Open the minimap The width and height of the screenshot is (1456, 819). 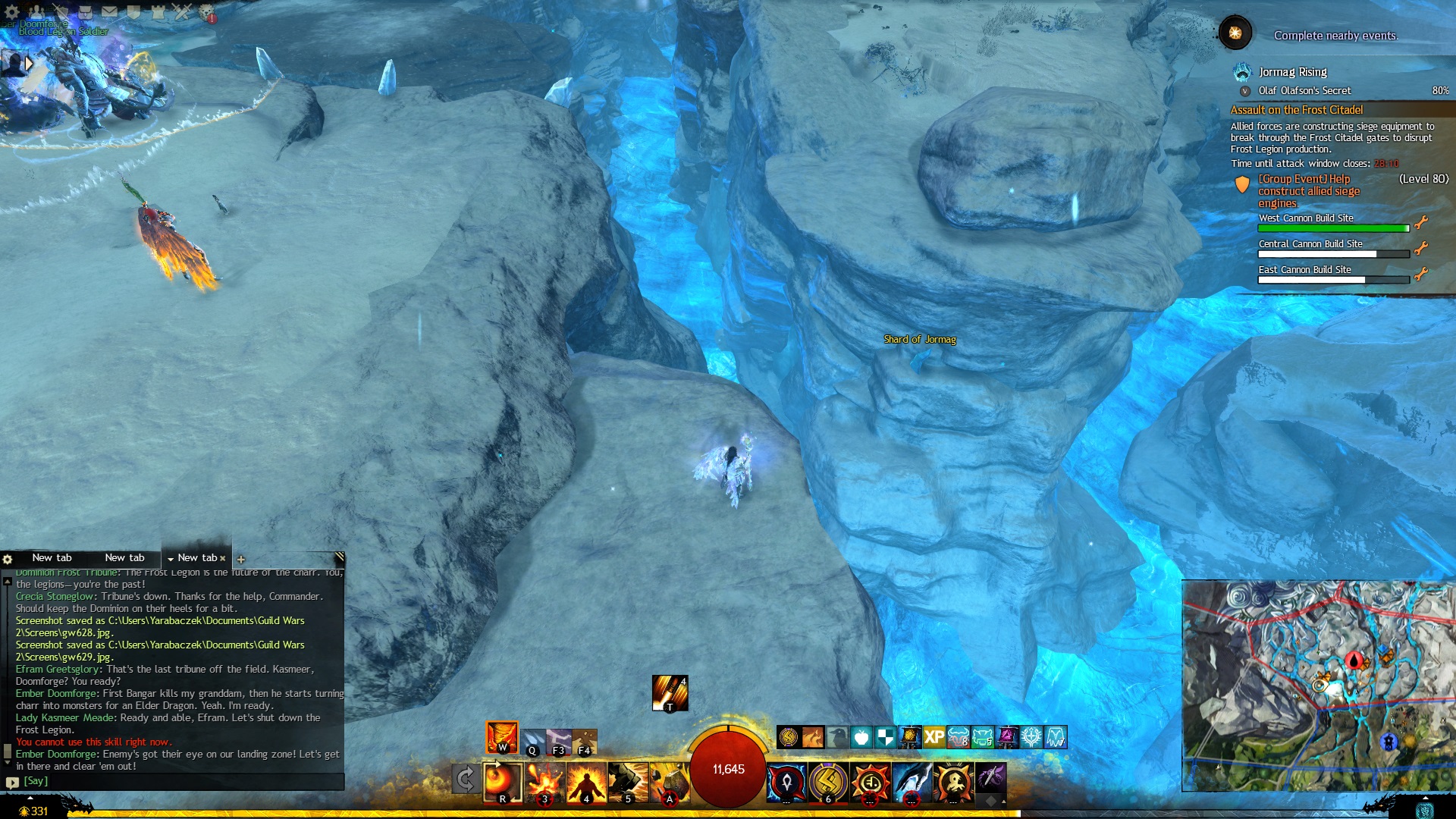coord(1318,686)
